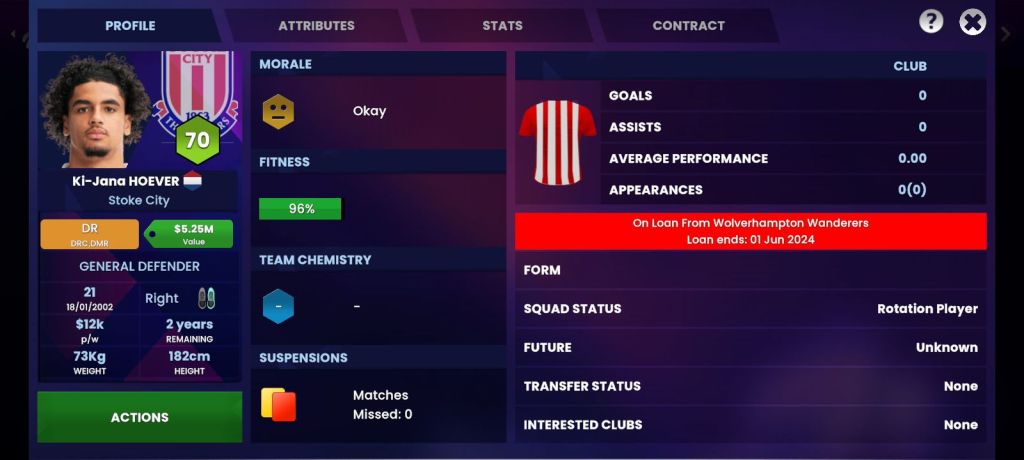
Task: Click the red loan information banner
Action: pyautogui.click(x=750, y=231)
